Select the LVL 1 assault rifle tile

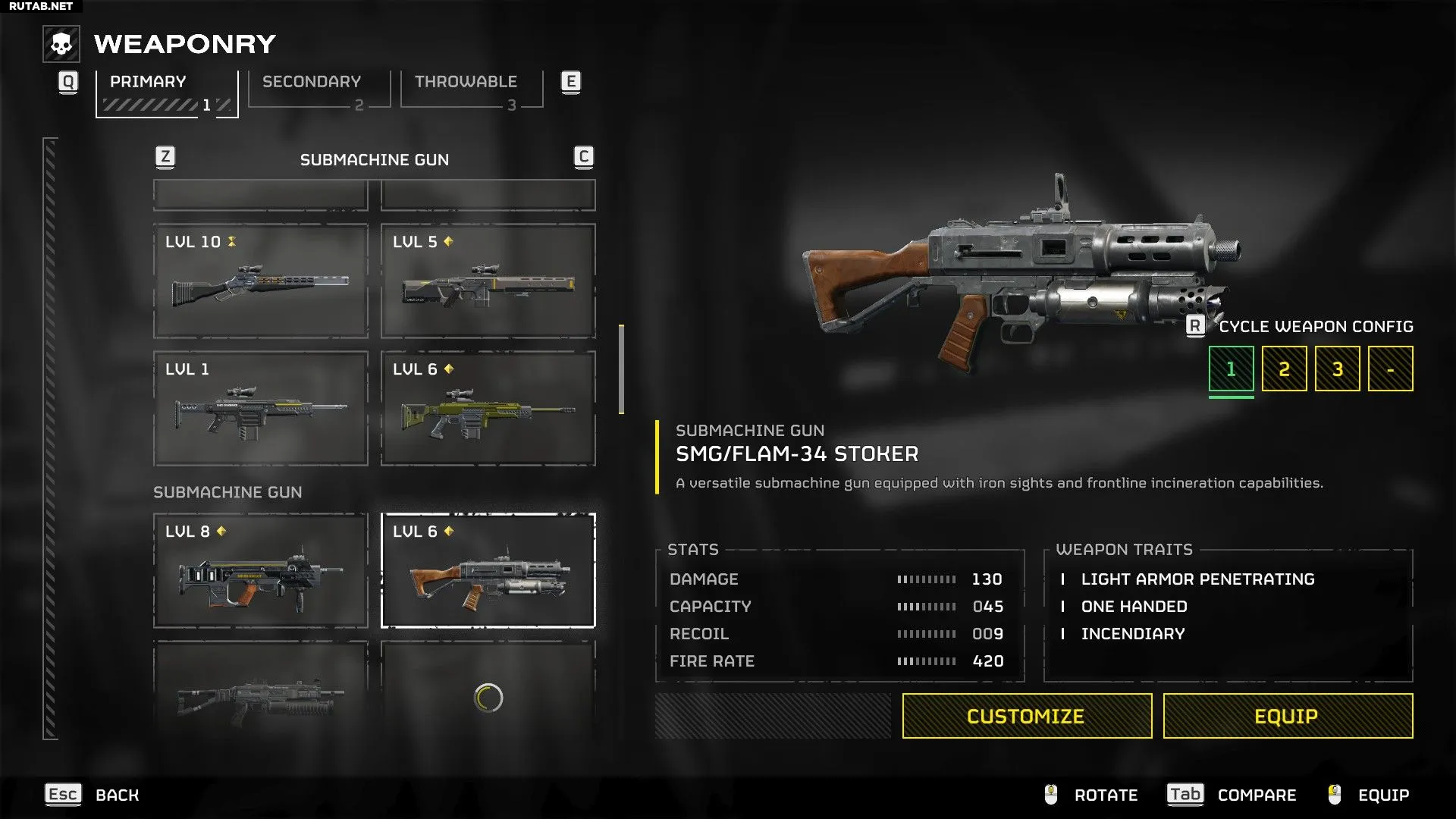click(260, 408)
